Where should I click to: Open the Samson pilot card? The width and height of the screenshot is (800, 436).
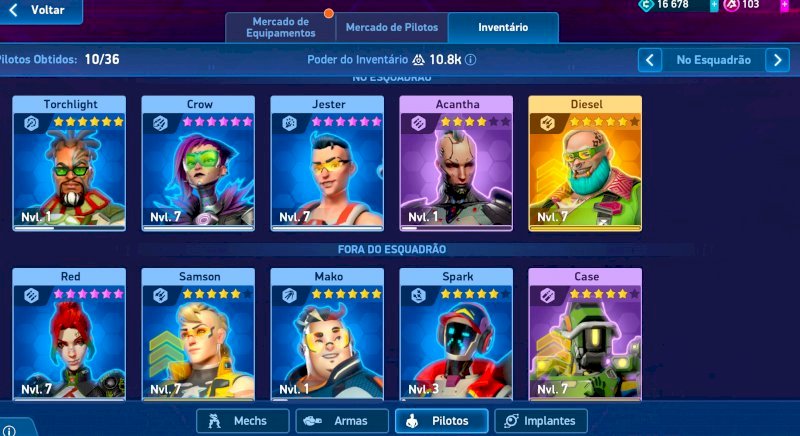pyautogui.click(x=198, y=335)
